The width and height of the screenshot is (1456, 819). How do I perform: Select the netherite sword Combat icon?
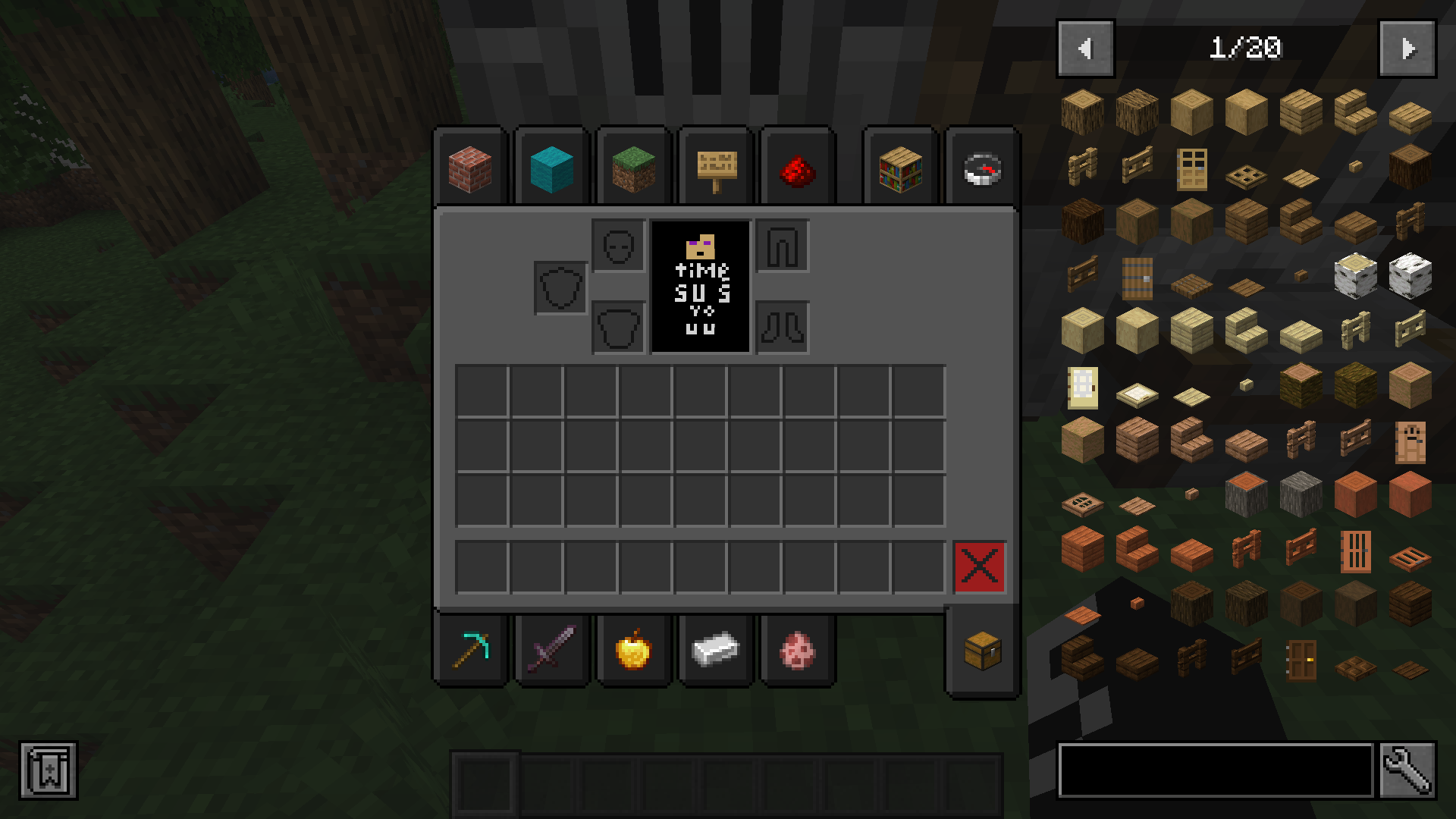(552, 648)
